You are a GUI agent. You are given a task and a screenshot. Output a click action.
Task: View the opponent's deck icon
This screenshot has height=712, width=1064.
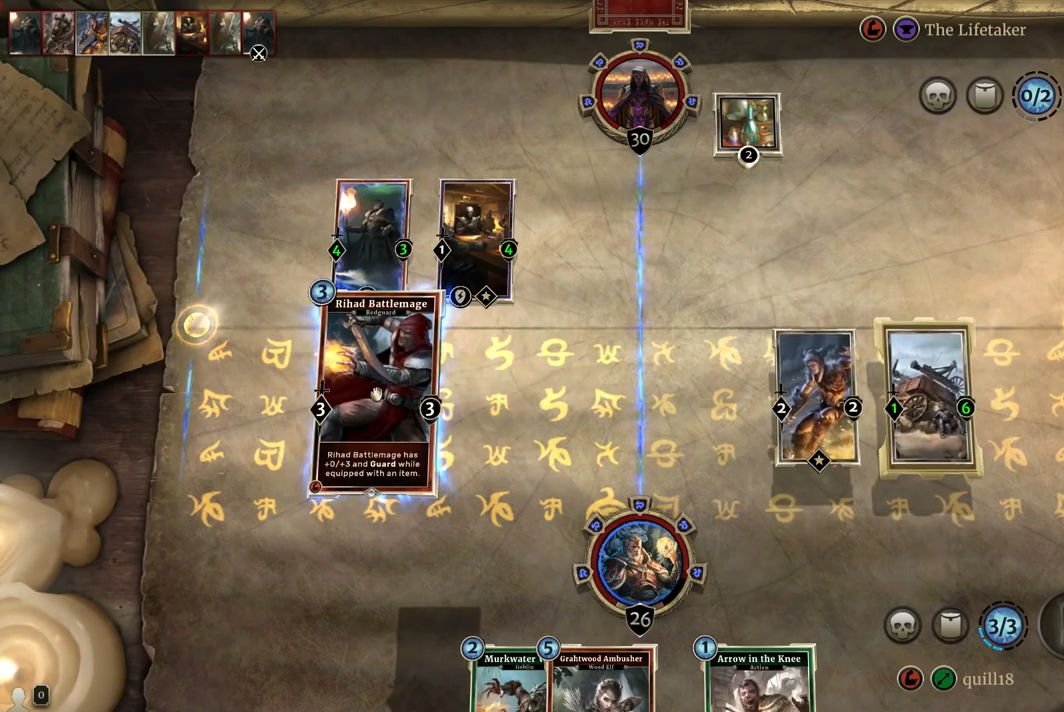985,96
